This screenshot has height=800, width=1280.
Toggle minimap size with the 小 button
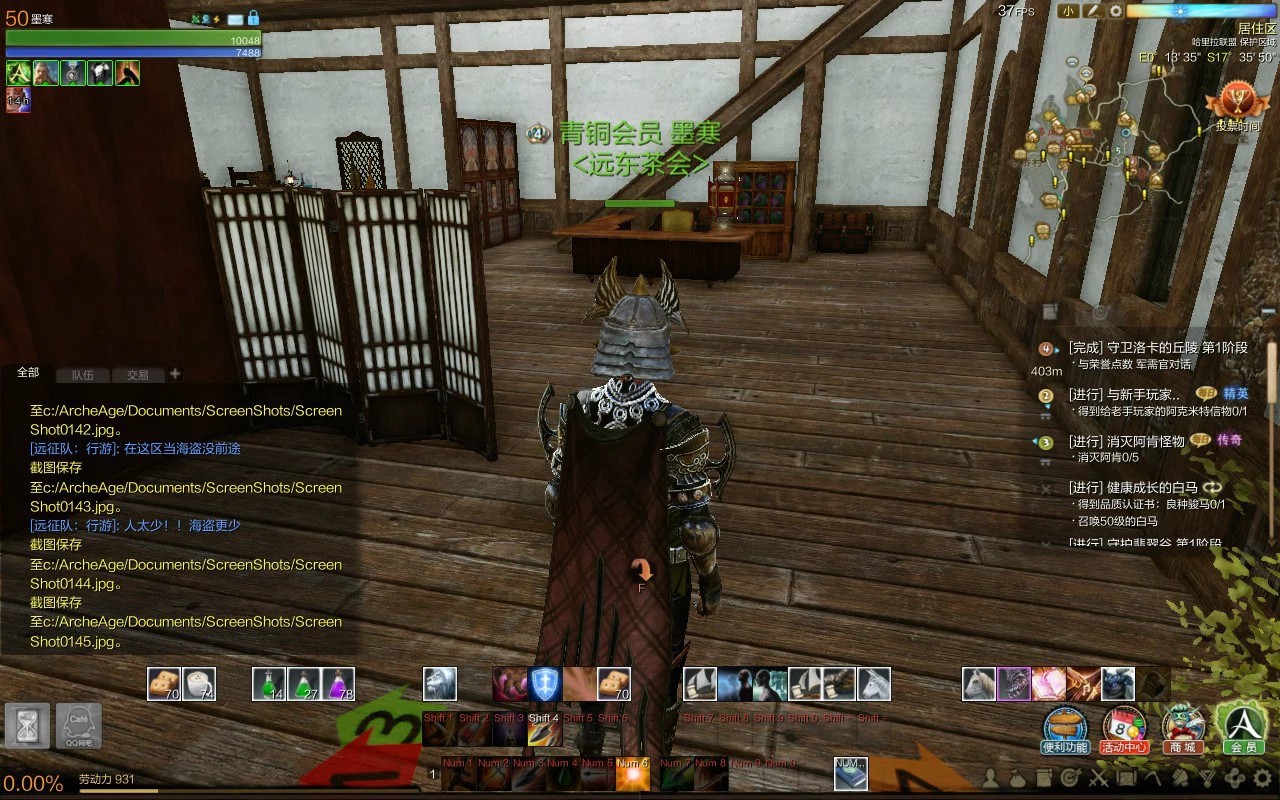[x=1069, y=11]
